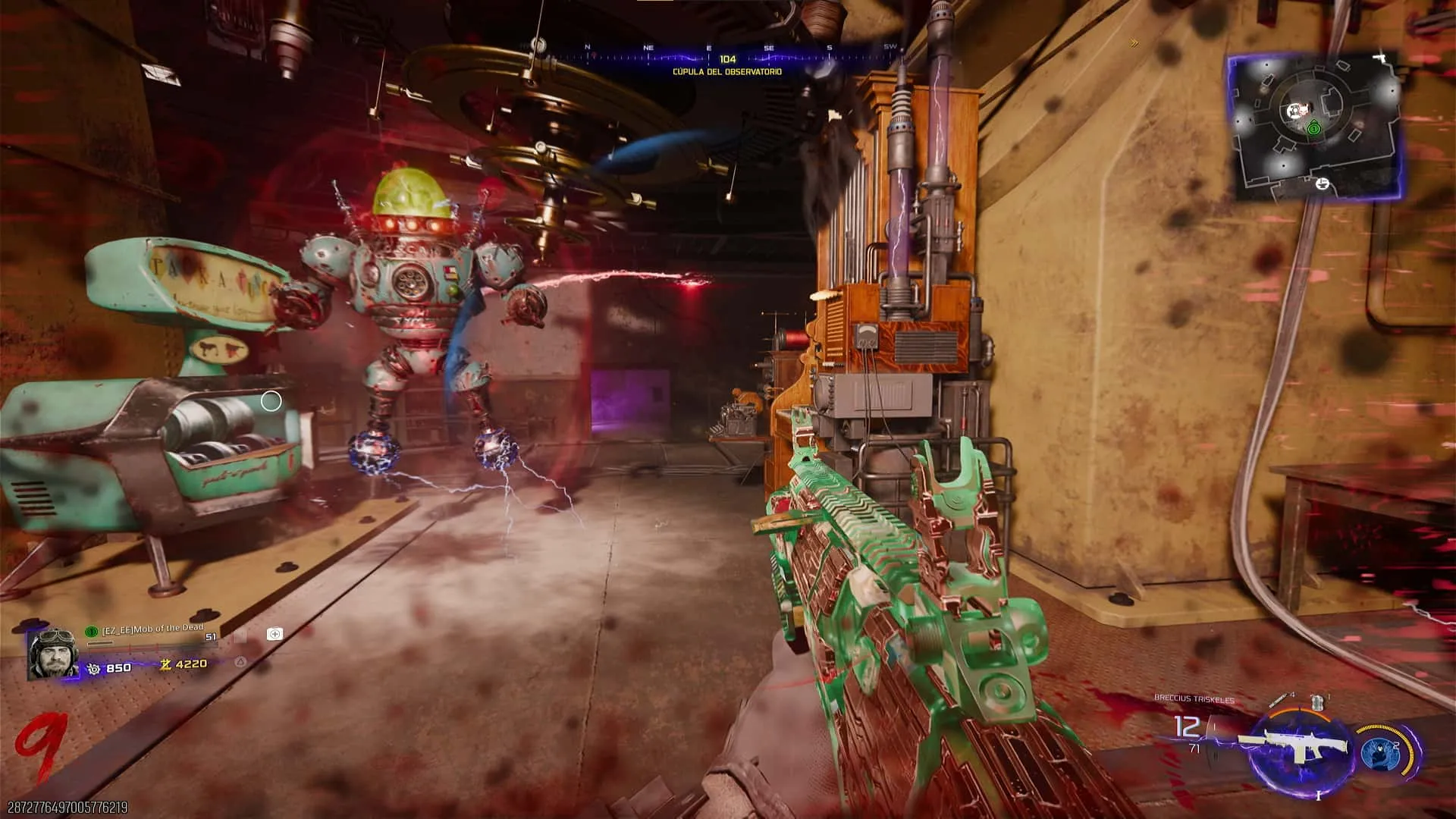Click the anvil crafting marker on the minimap
Viewport: 1456px width, 819px height.
pyautogui.click(x=1323, y=184)
